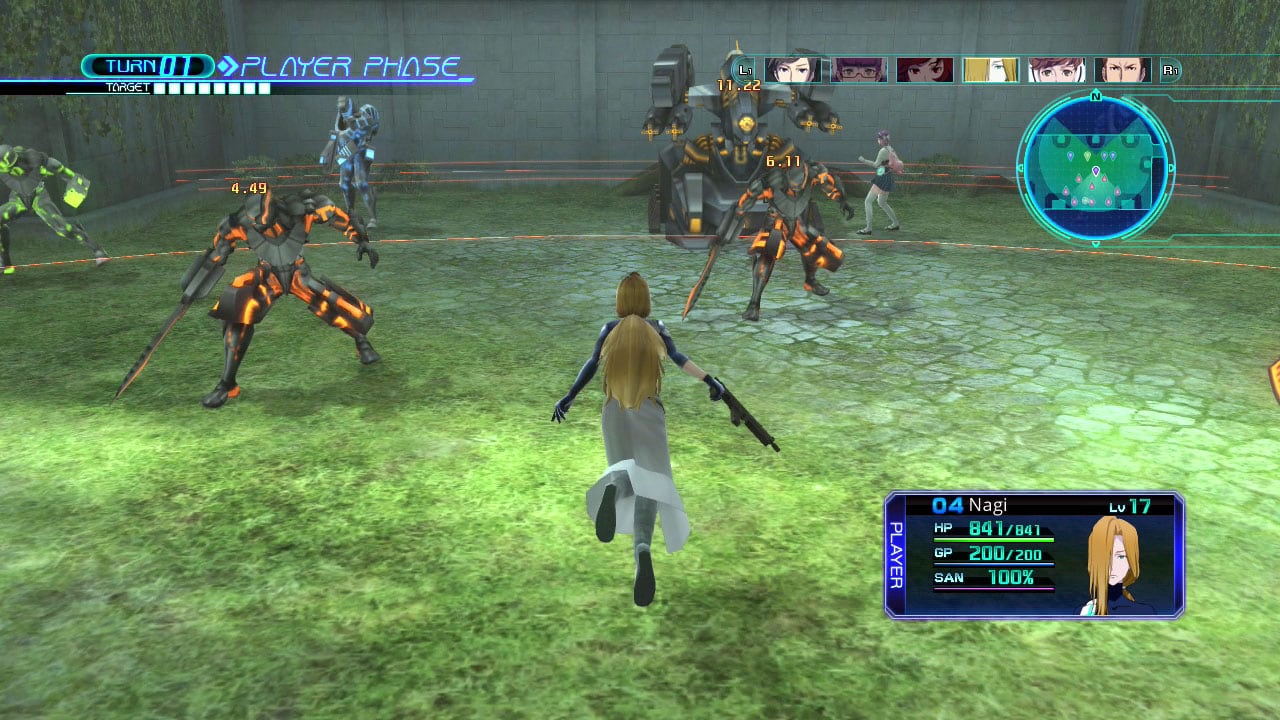
Task: Click Nagi's status panel portrait
Action: point(1118,567)
